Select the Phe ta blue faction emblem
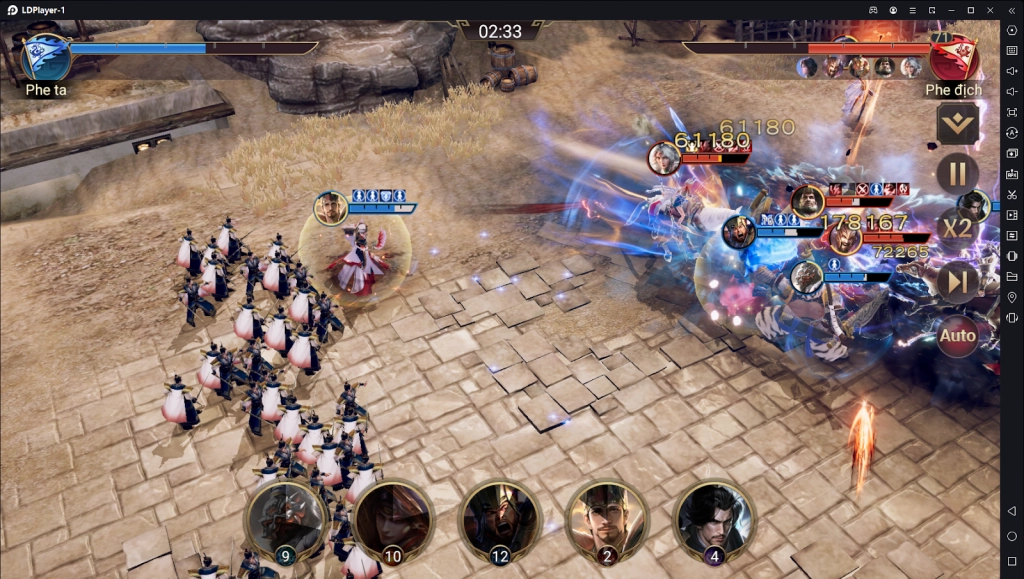Screen dimensions: 1024x579 point(46,57)
